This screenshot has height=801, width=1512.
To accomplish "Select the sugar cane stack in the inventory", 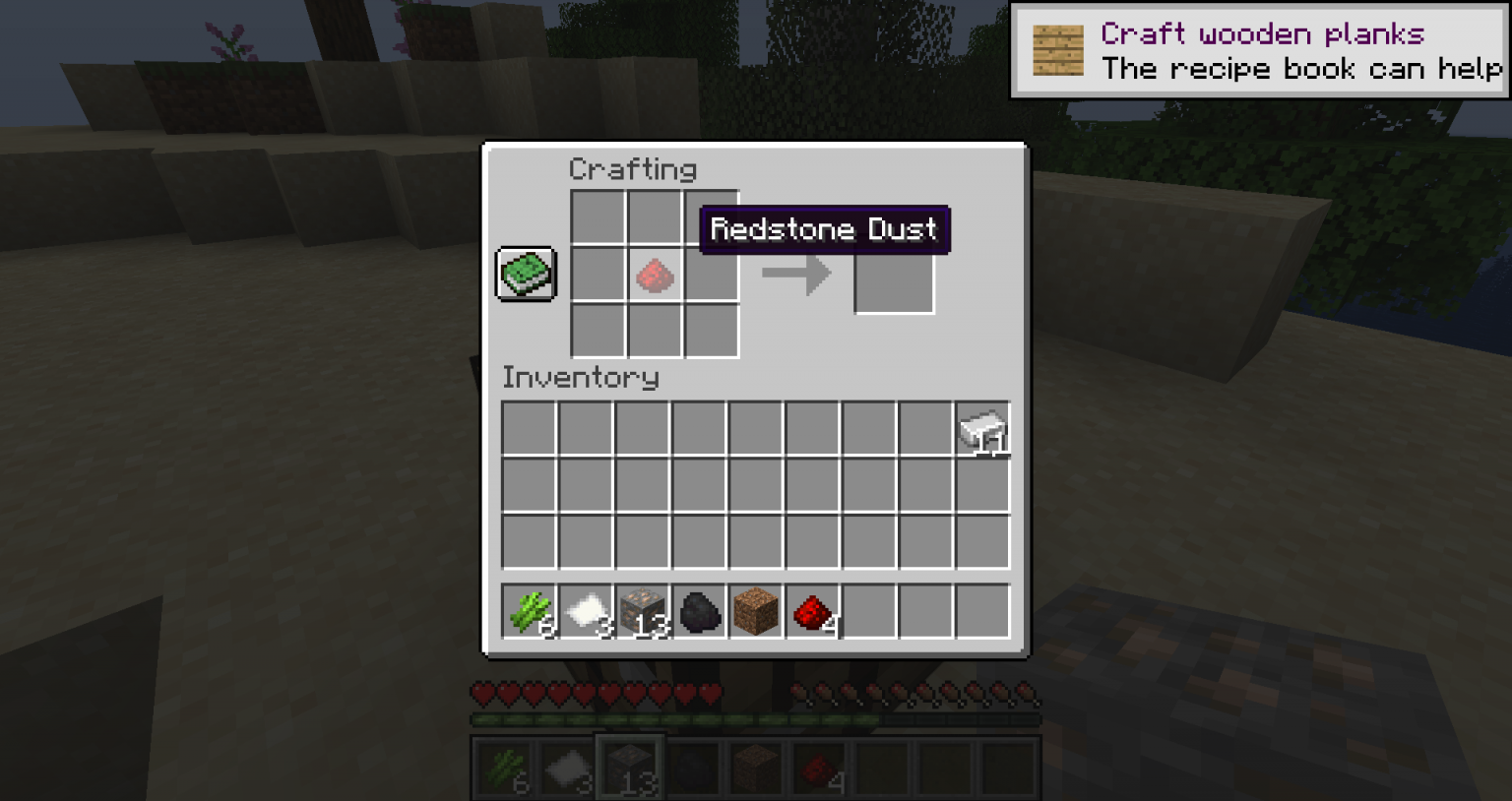I will point(529,609).
